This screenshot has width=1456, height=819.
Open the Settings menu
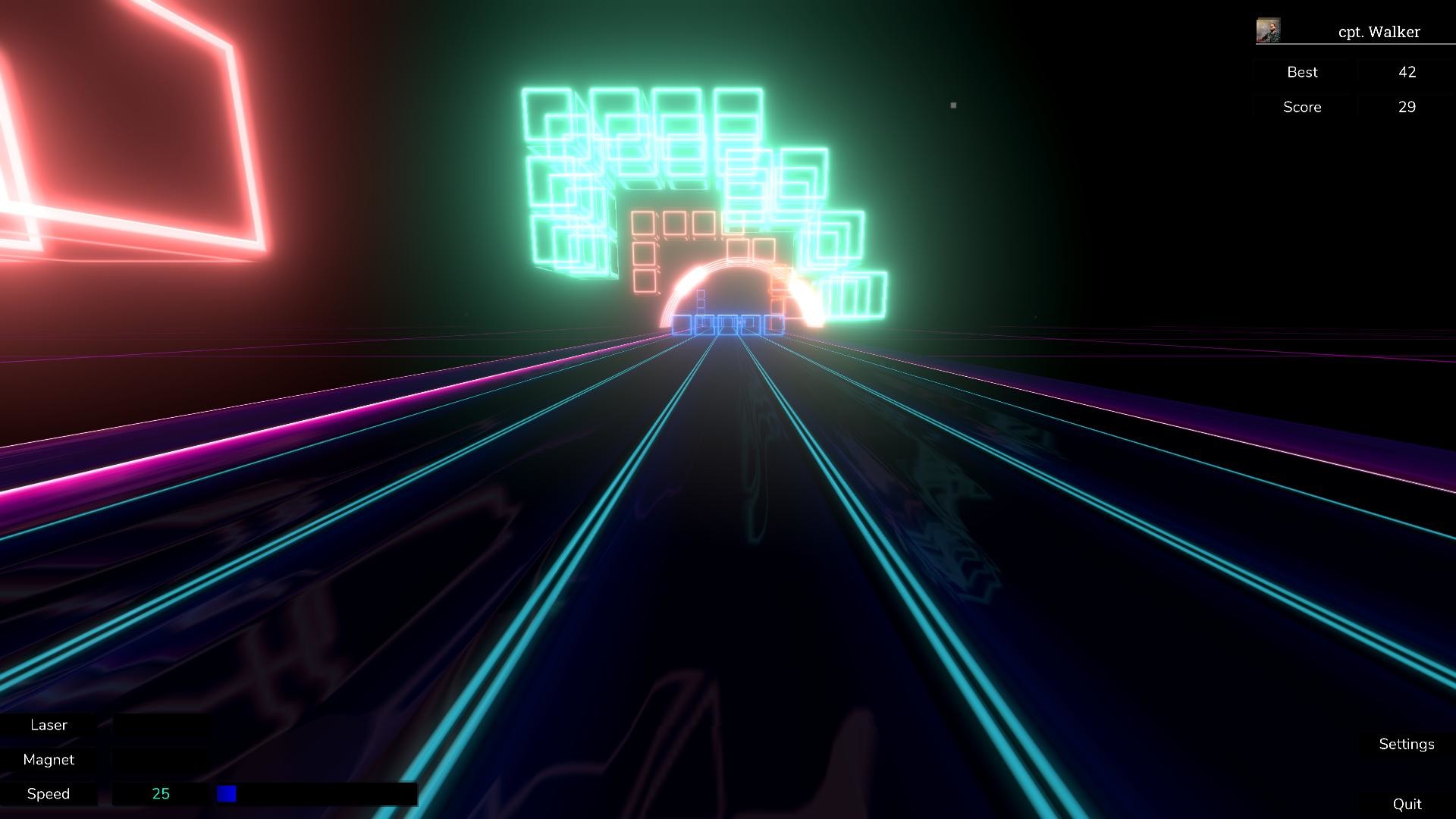click(1406, 744)
